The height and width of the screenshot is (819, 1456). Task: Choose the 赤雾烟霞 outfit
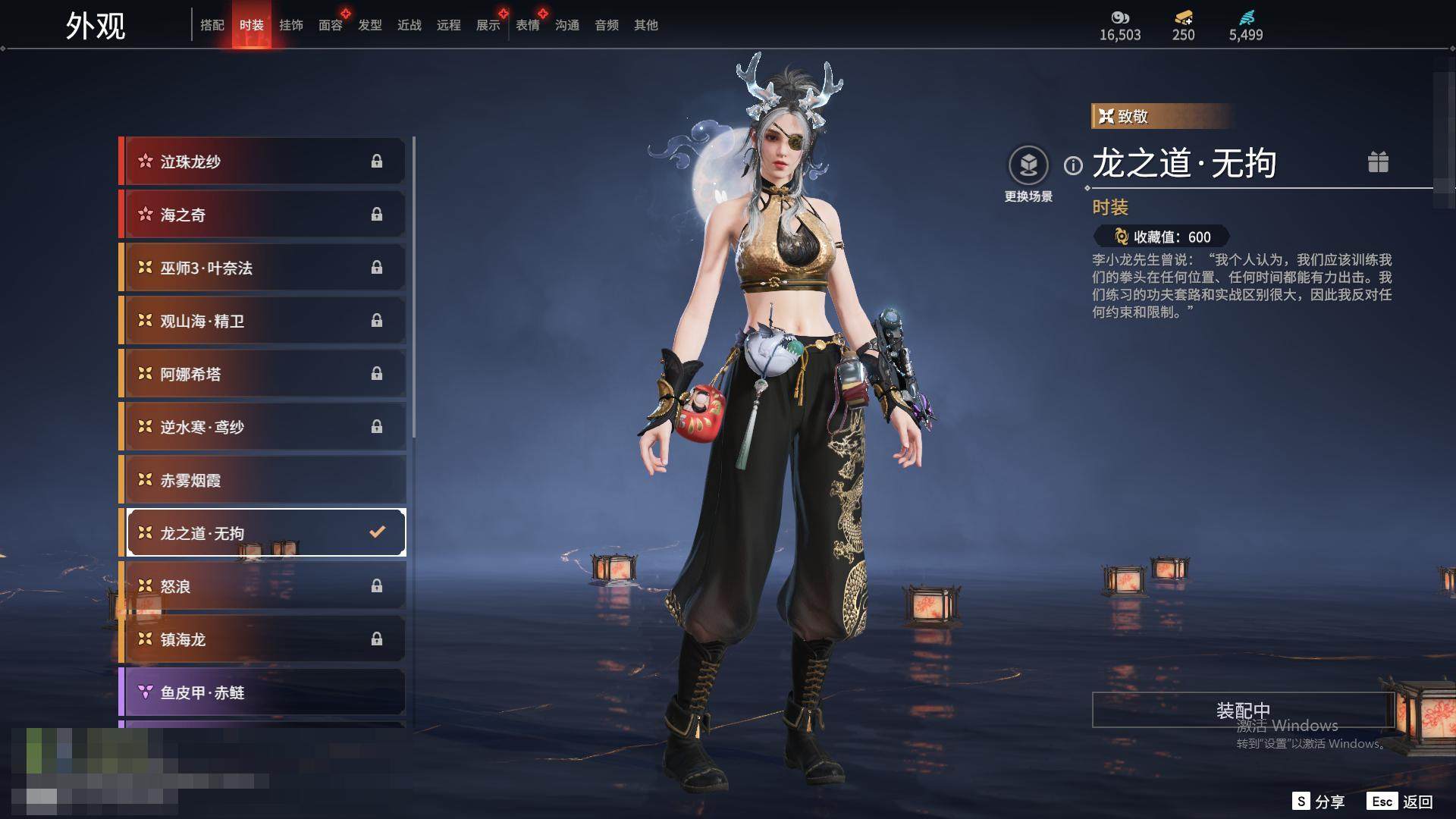262,480
